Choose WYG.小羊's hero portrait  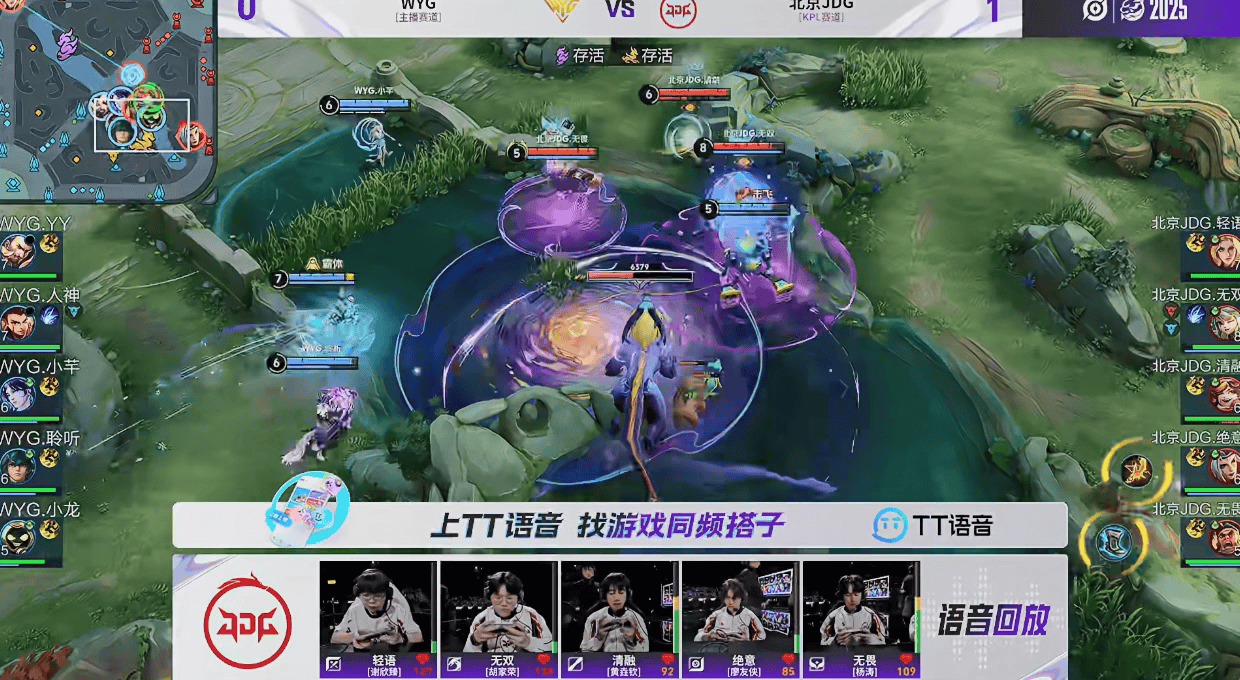(x=18, y=394)
